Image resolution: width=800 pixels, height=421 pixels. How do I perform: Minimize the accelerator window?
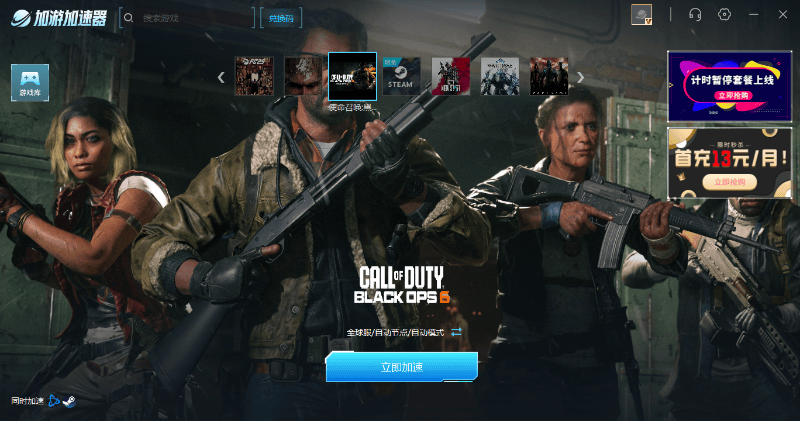pyautogui.click(x=754, y=14)
